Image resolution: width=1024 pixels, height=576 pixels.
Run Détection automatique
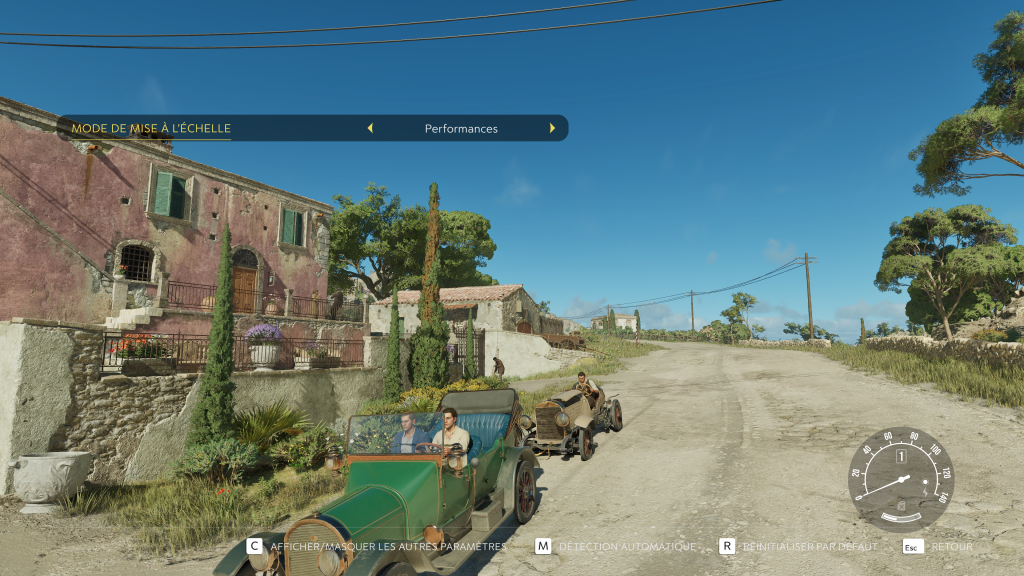pos(616,547)
